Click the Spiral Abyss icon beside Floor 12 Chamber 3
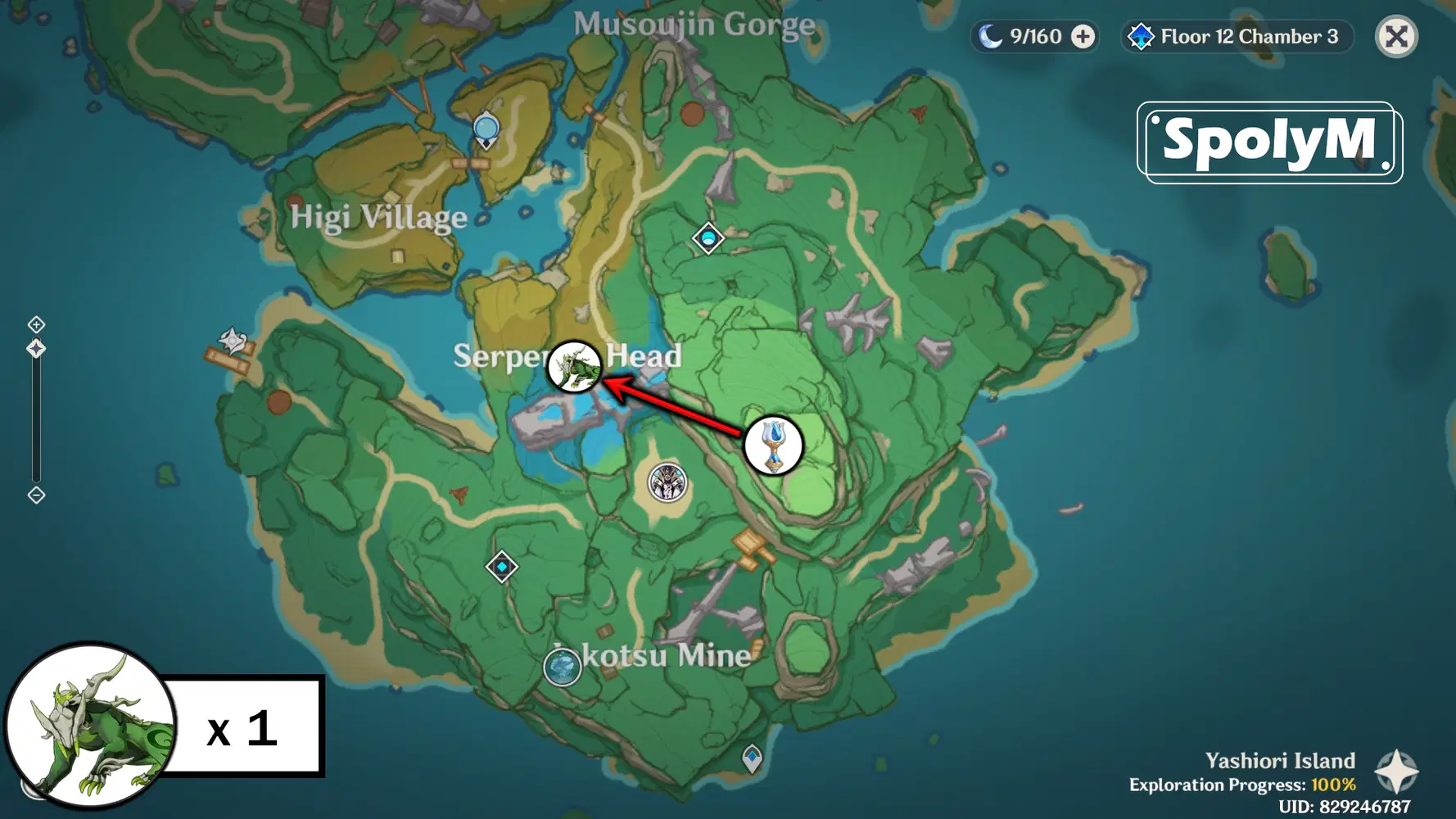The image size is (1456, 819). click(1141, 36)
